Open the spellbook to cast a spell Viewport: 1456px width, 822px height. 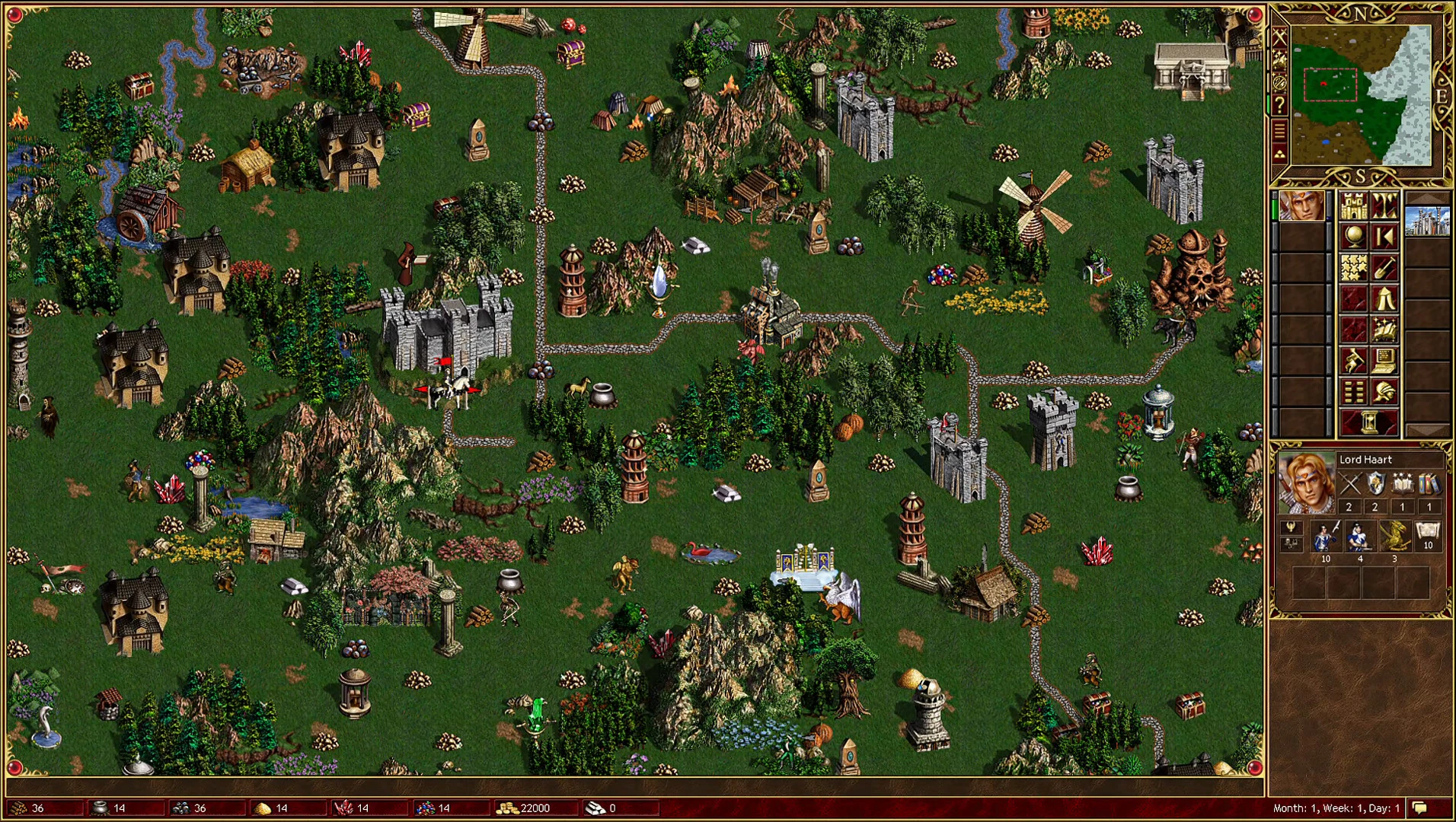tap(1384, 327)
